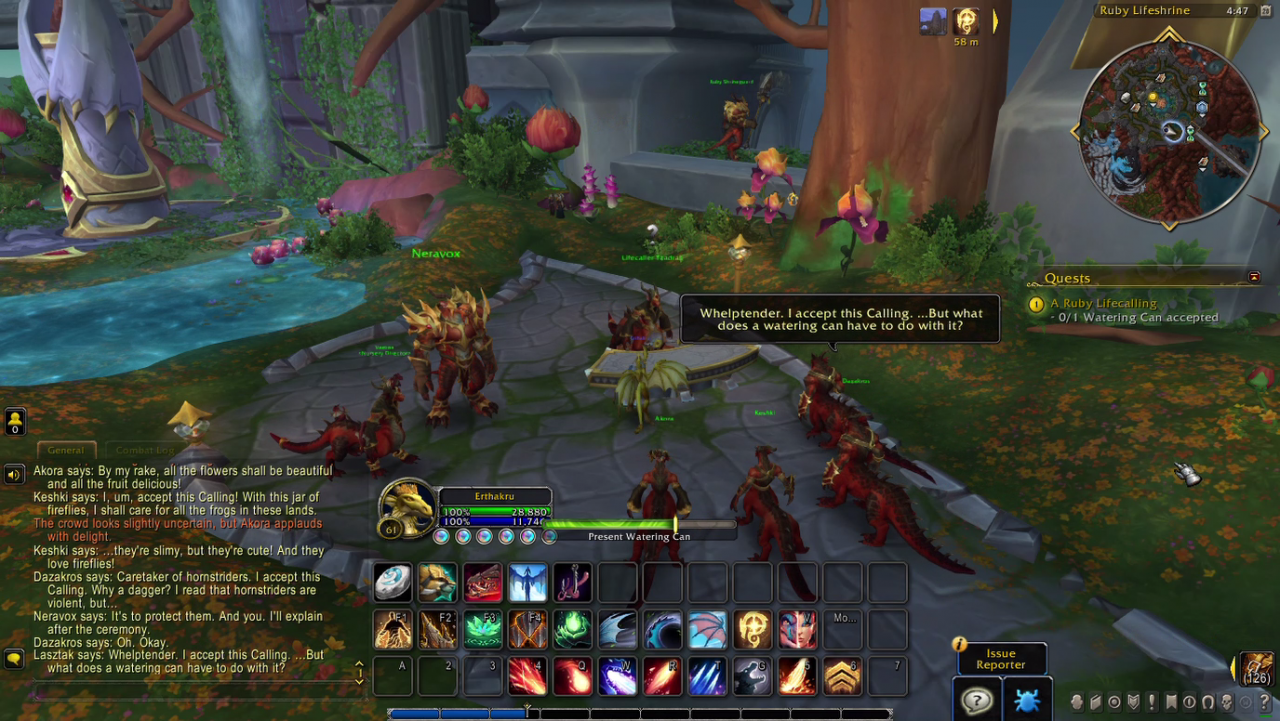Cast the fishing hook ability

pyautogui.click(x=572, y=583)
